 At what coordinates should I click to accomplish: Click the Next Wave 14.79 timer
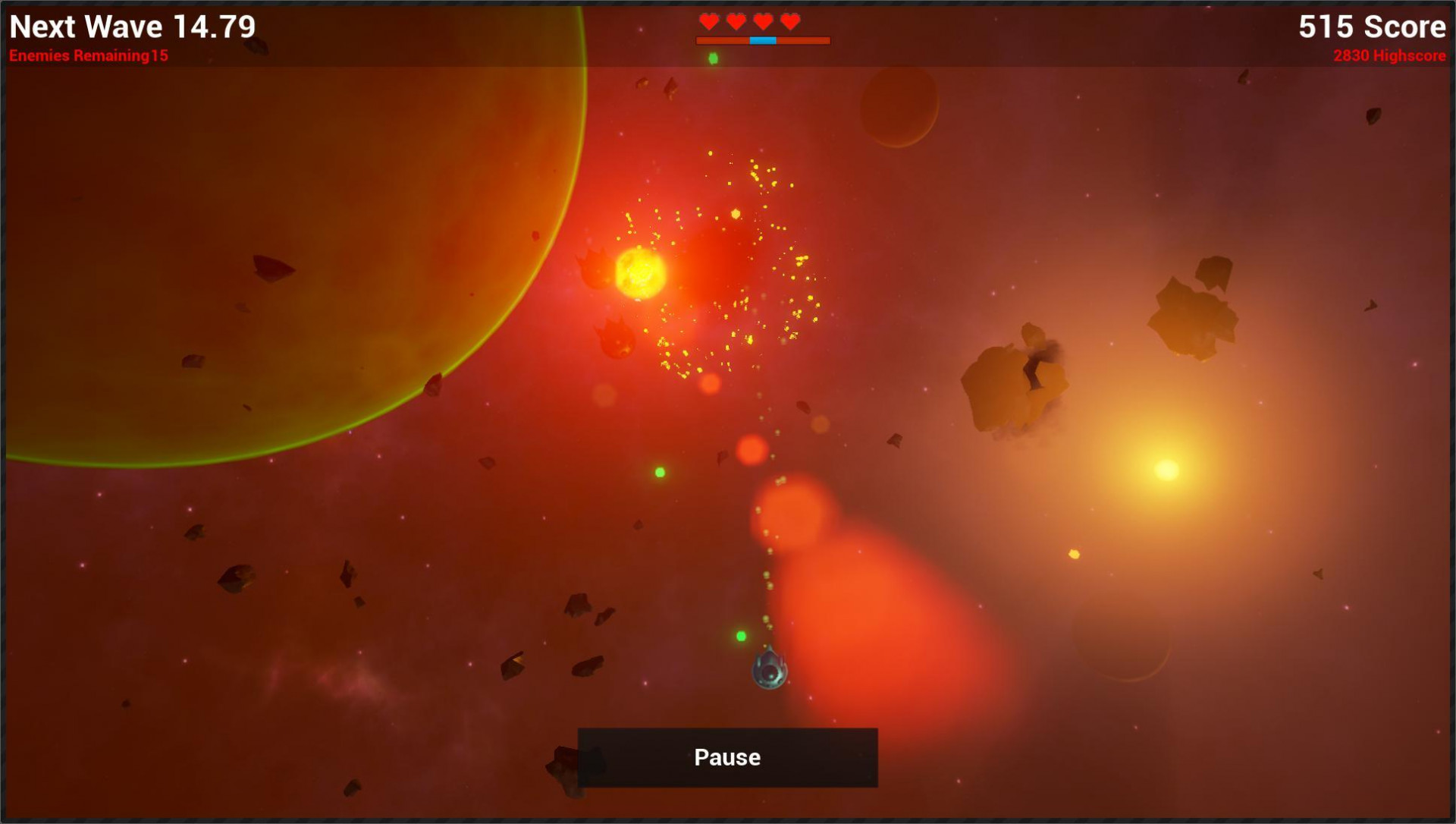133,27
